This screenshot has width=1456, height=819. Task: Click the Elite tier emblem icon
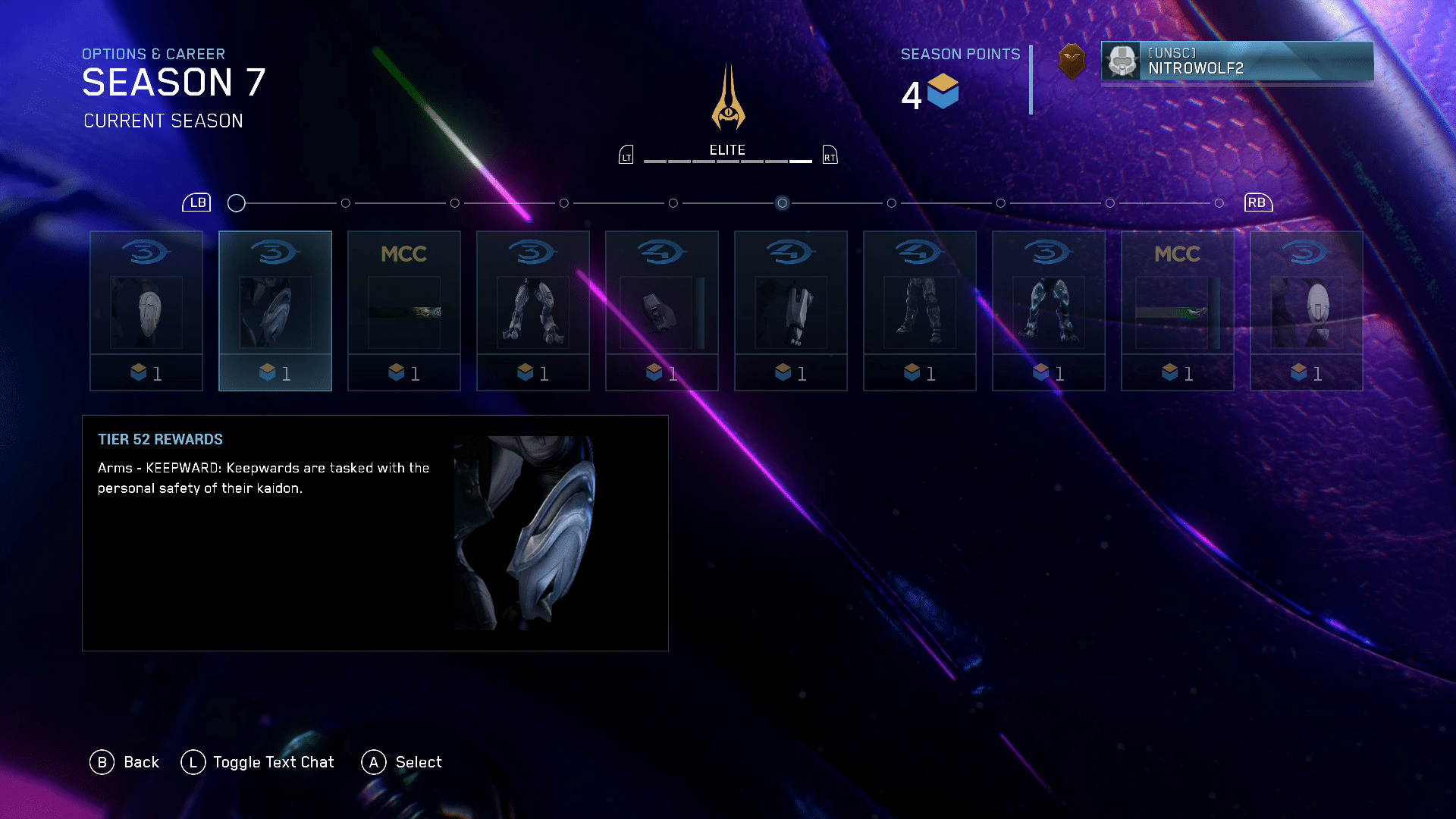tap(728, 97)
